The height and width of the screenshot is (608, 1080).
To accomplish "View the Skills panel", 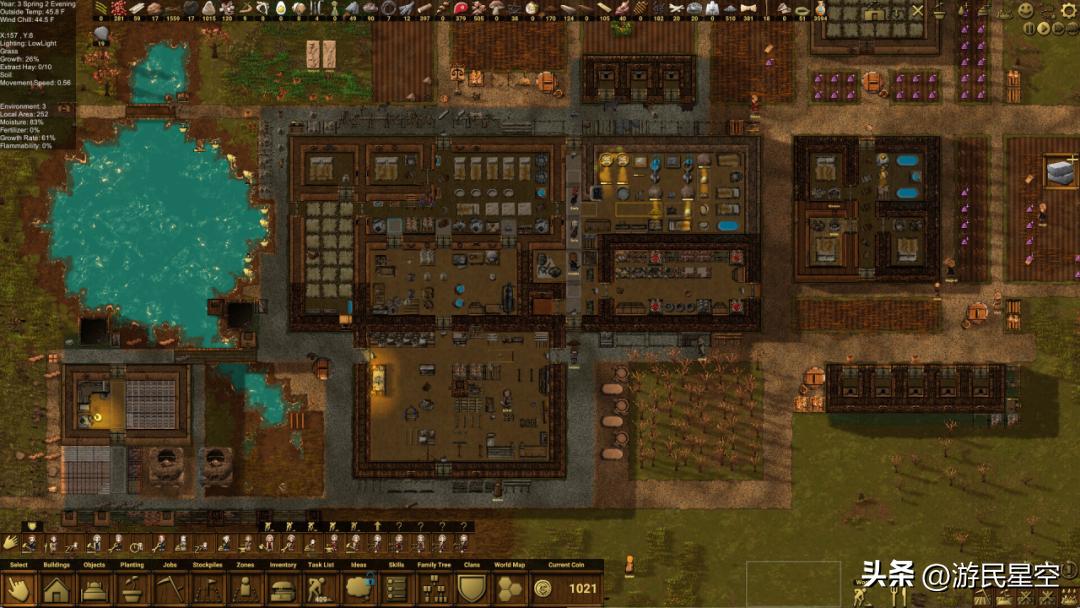I will click(396, 588).
